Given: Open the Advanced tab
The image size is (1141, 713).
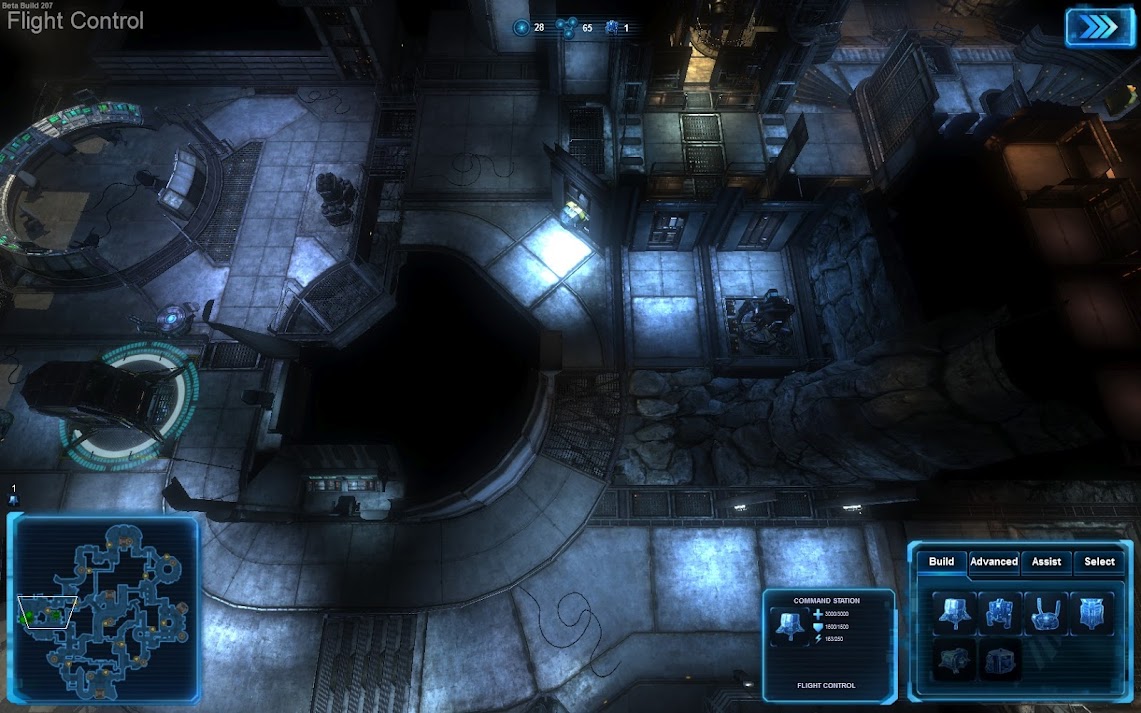Looking at the screenshot, I should (994, 562).
